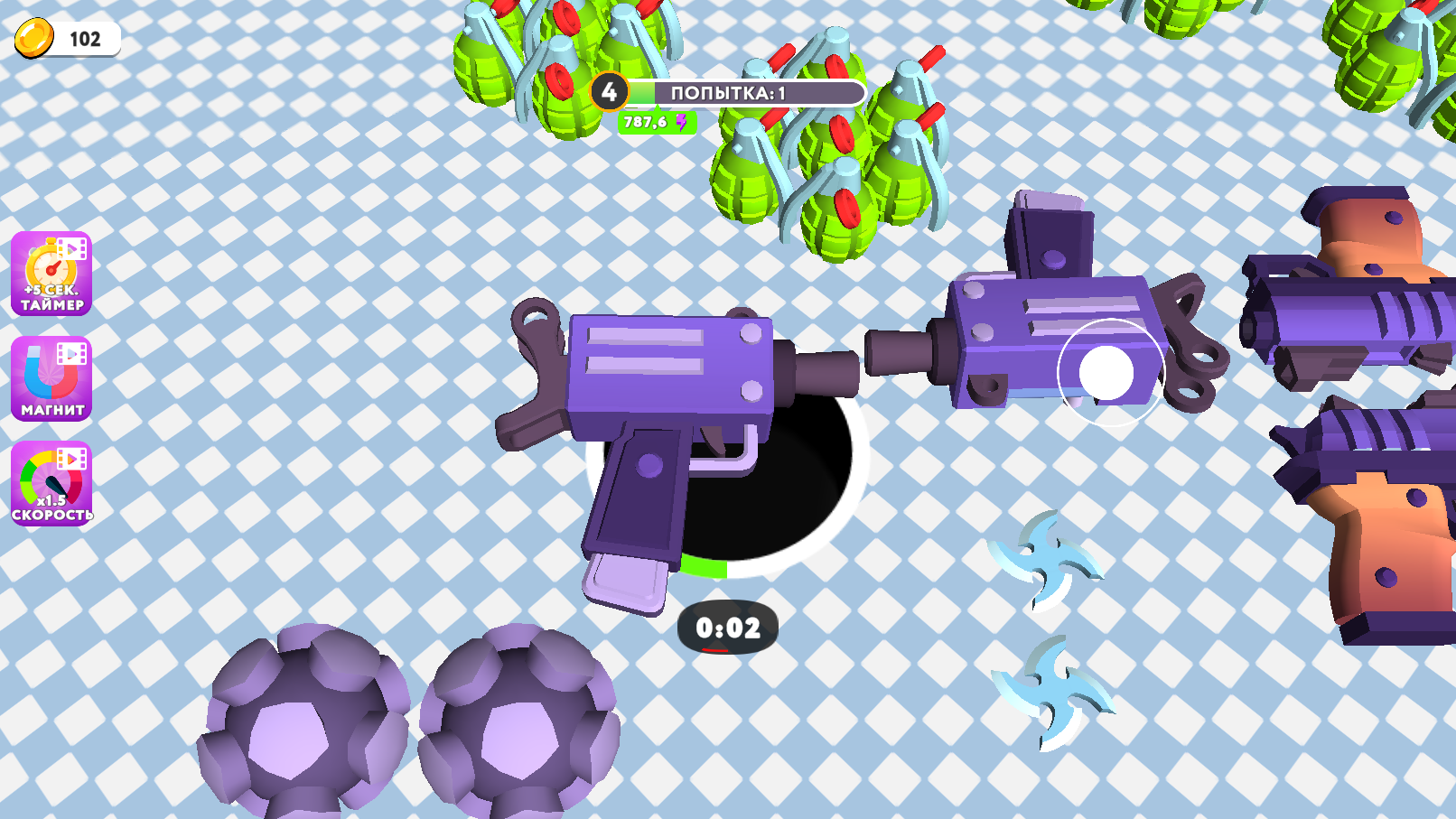Tap the purple lightning energy icon

680,125
